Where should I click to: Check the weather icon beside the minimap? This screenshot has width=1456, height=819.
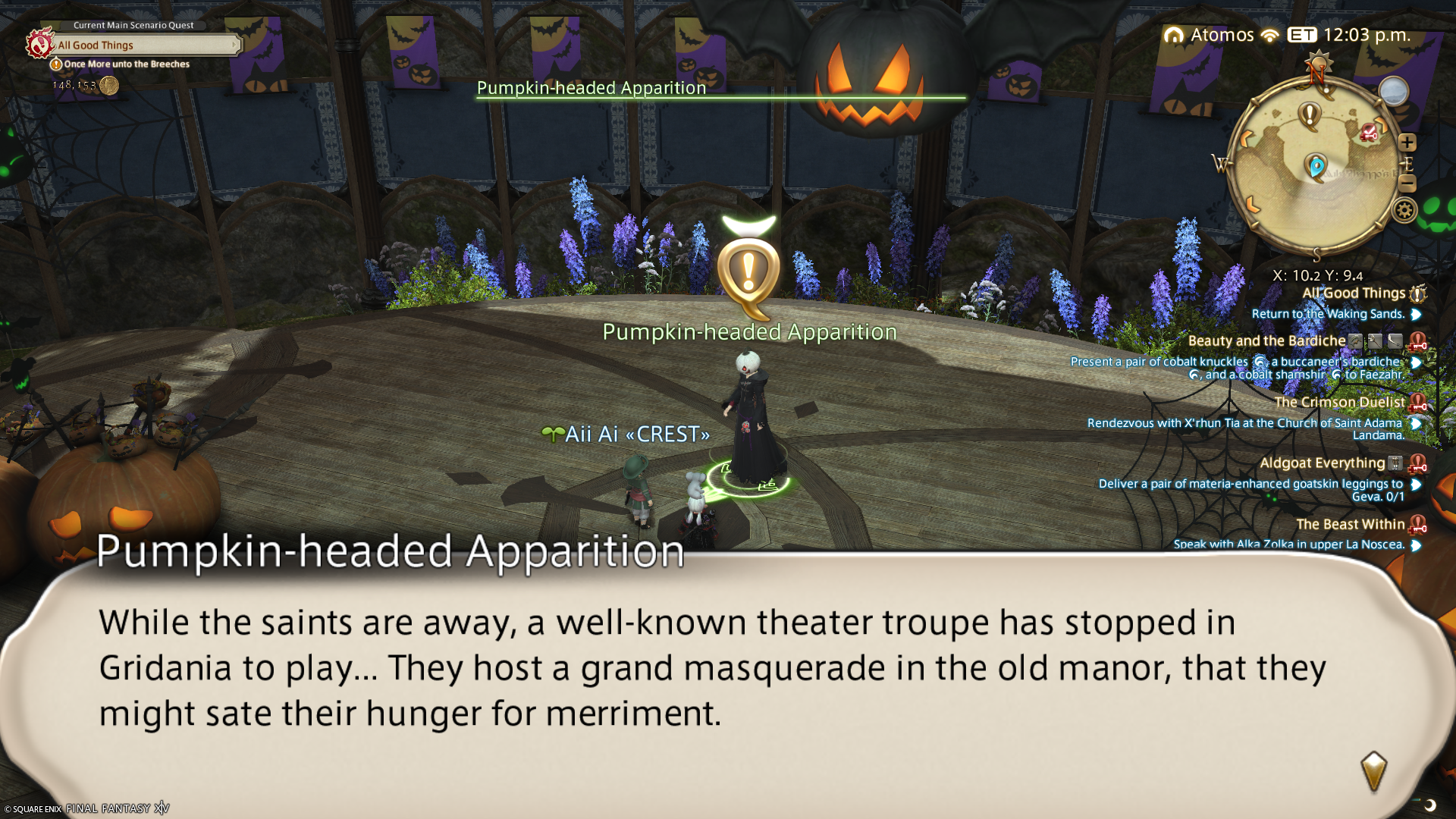[x=1393, y=92]
